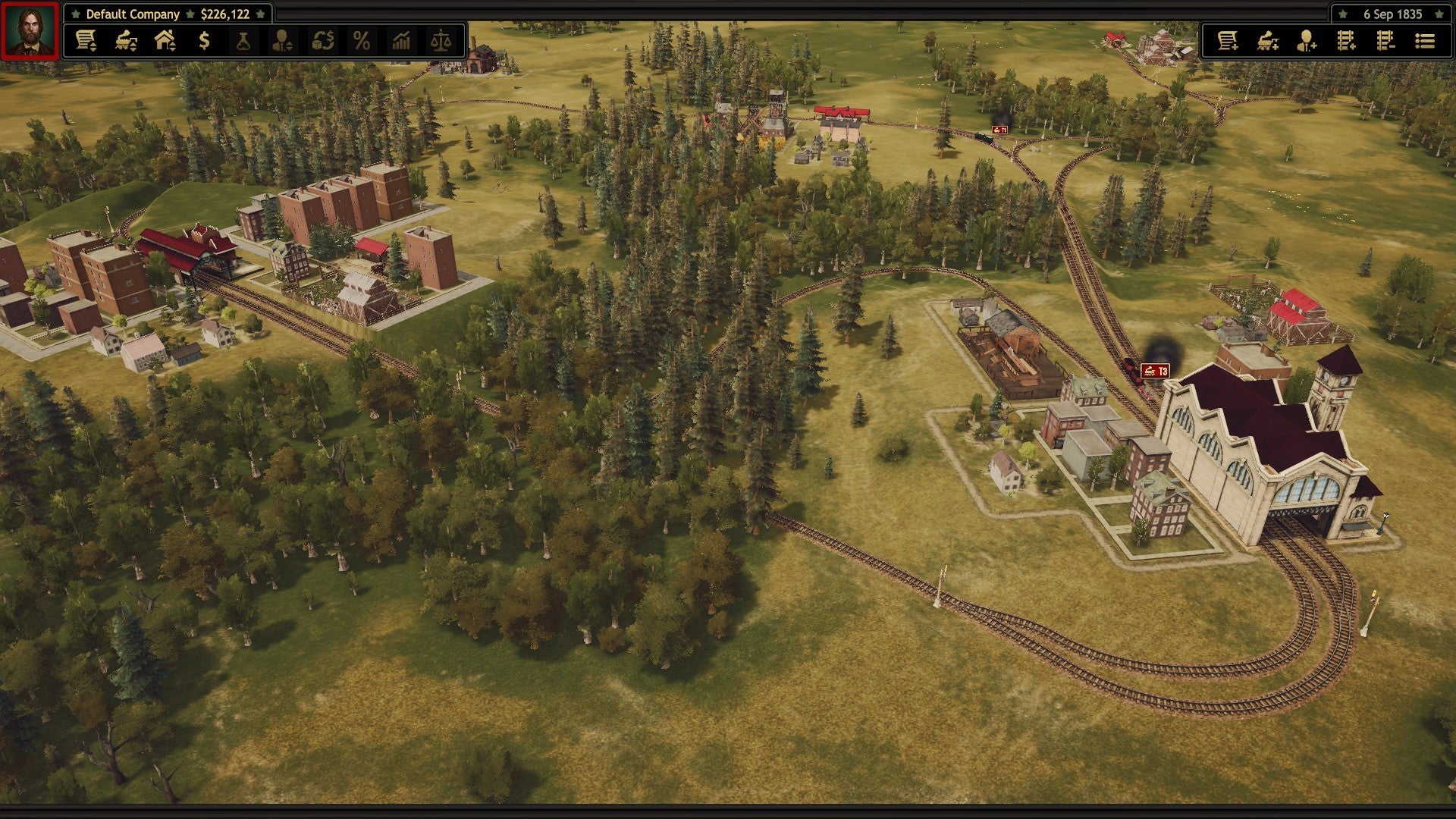Image resolution: width=1456 pixels, height=819 pixels.
Task: Create a contract with the scroll-plus icon
Action: (x=1228, y=42)
